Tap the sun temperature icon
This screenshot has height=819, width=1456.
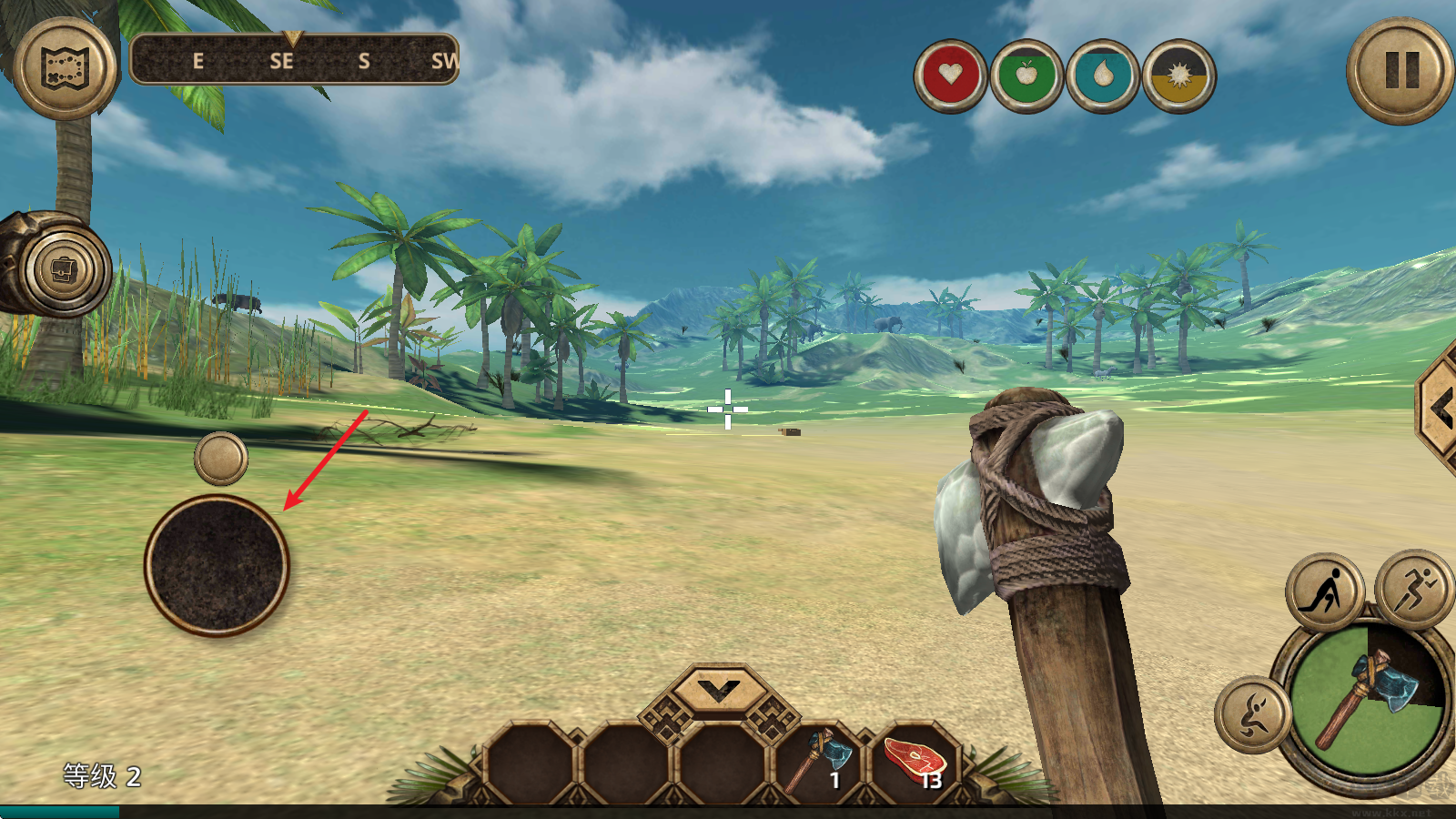1179,76
